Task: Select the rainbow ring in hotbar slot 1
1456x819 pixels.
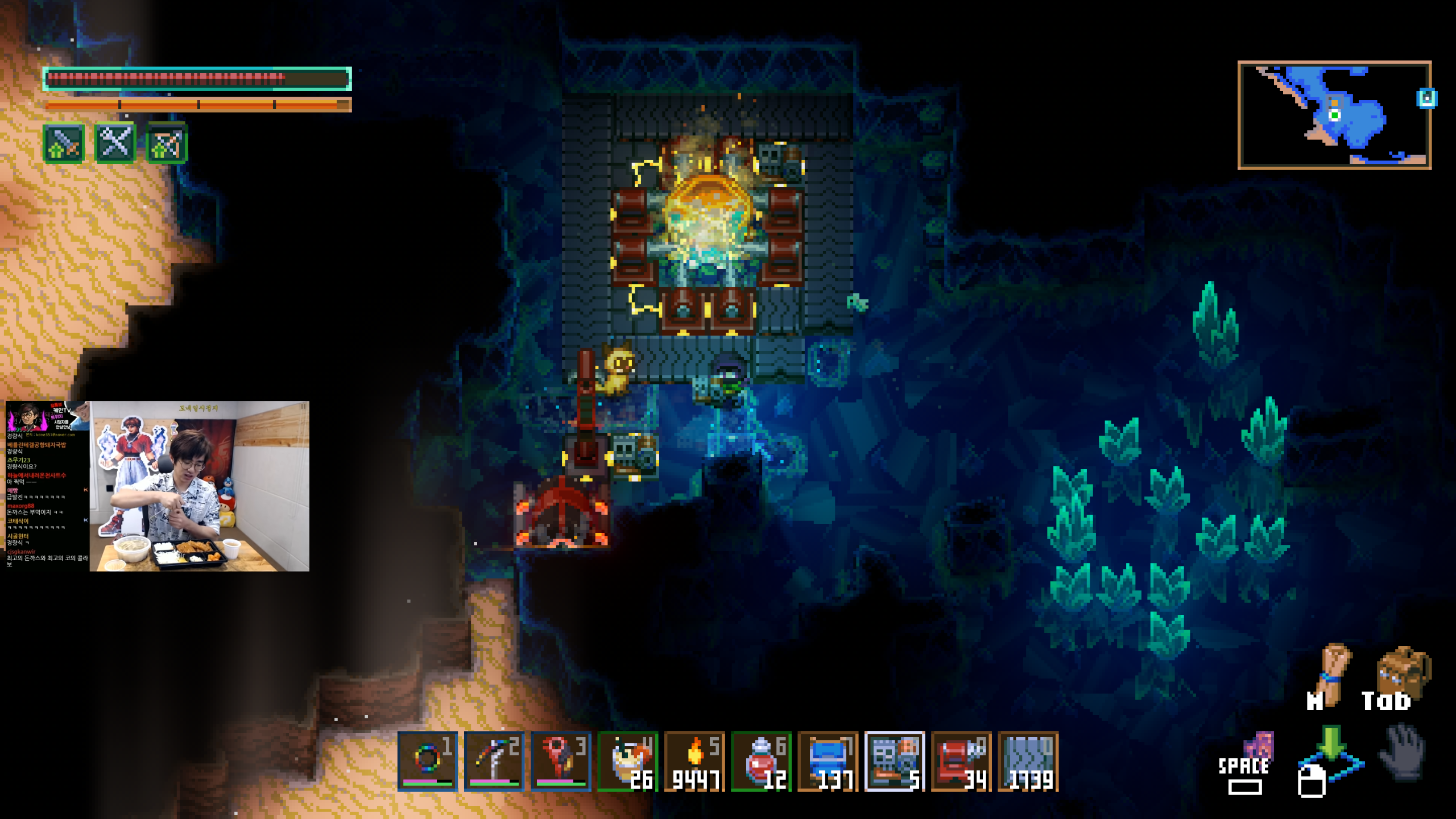Action: coord(427,760)
